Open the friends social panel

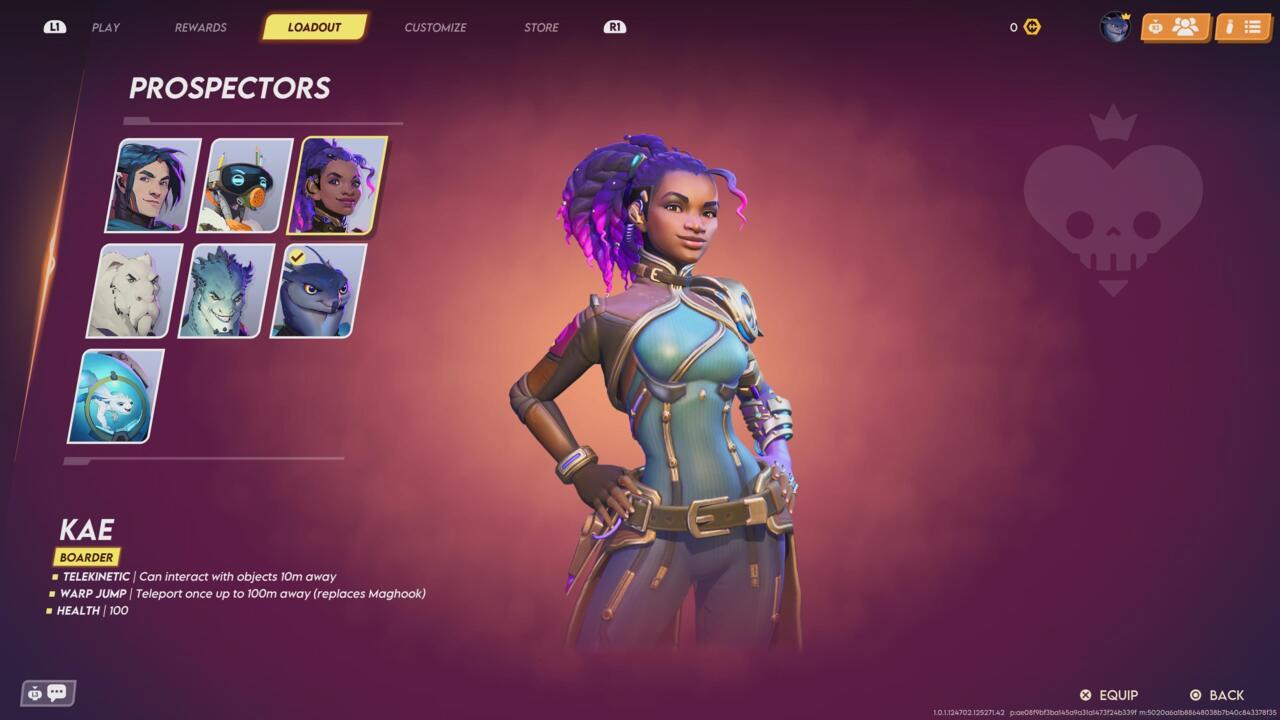tap(1175, 27)
